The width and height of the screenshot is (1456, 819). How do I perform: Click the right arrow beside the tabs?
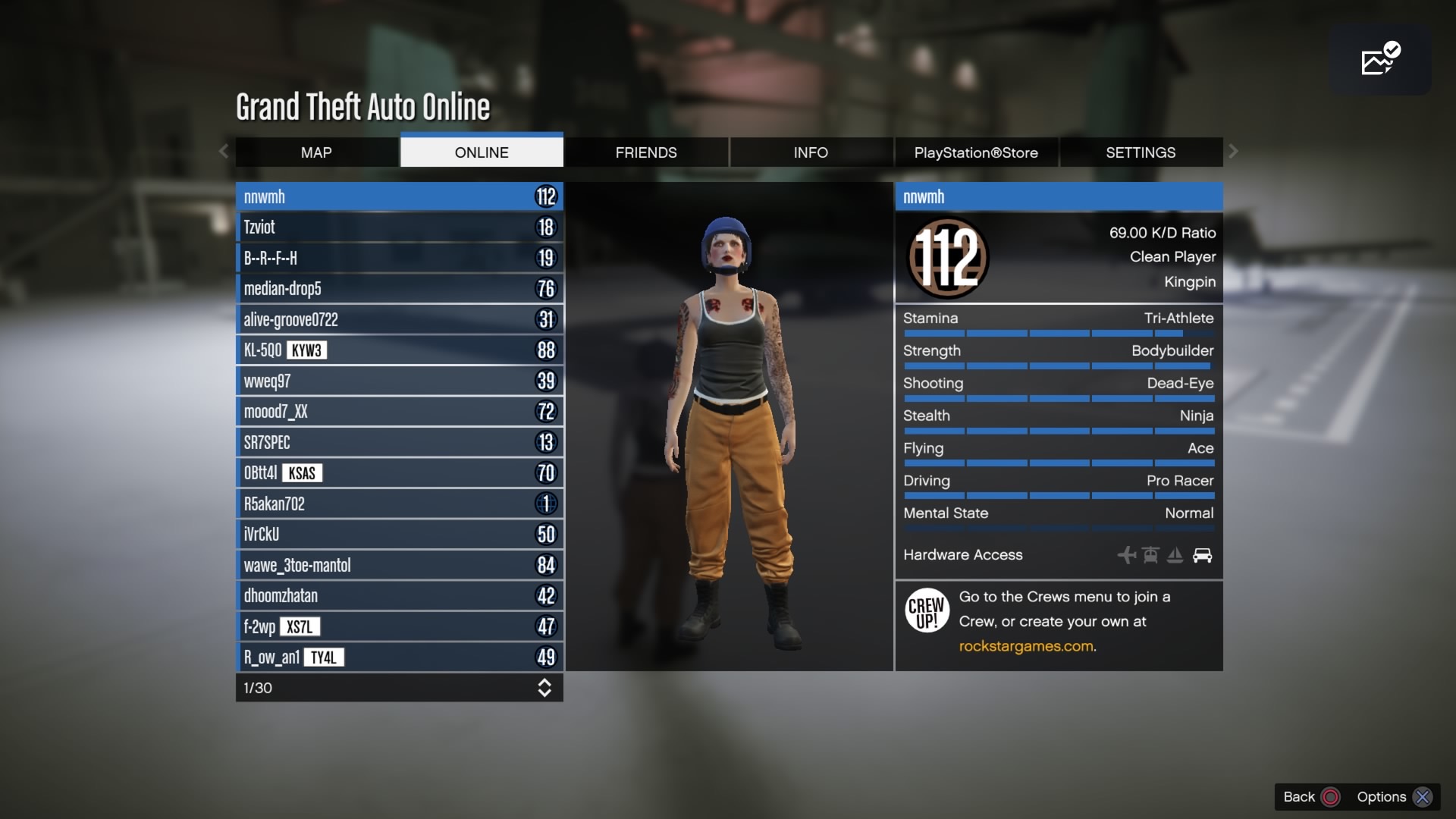1233,152
